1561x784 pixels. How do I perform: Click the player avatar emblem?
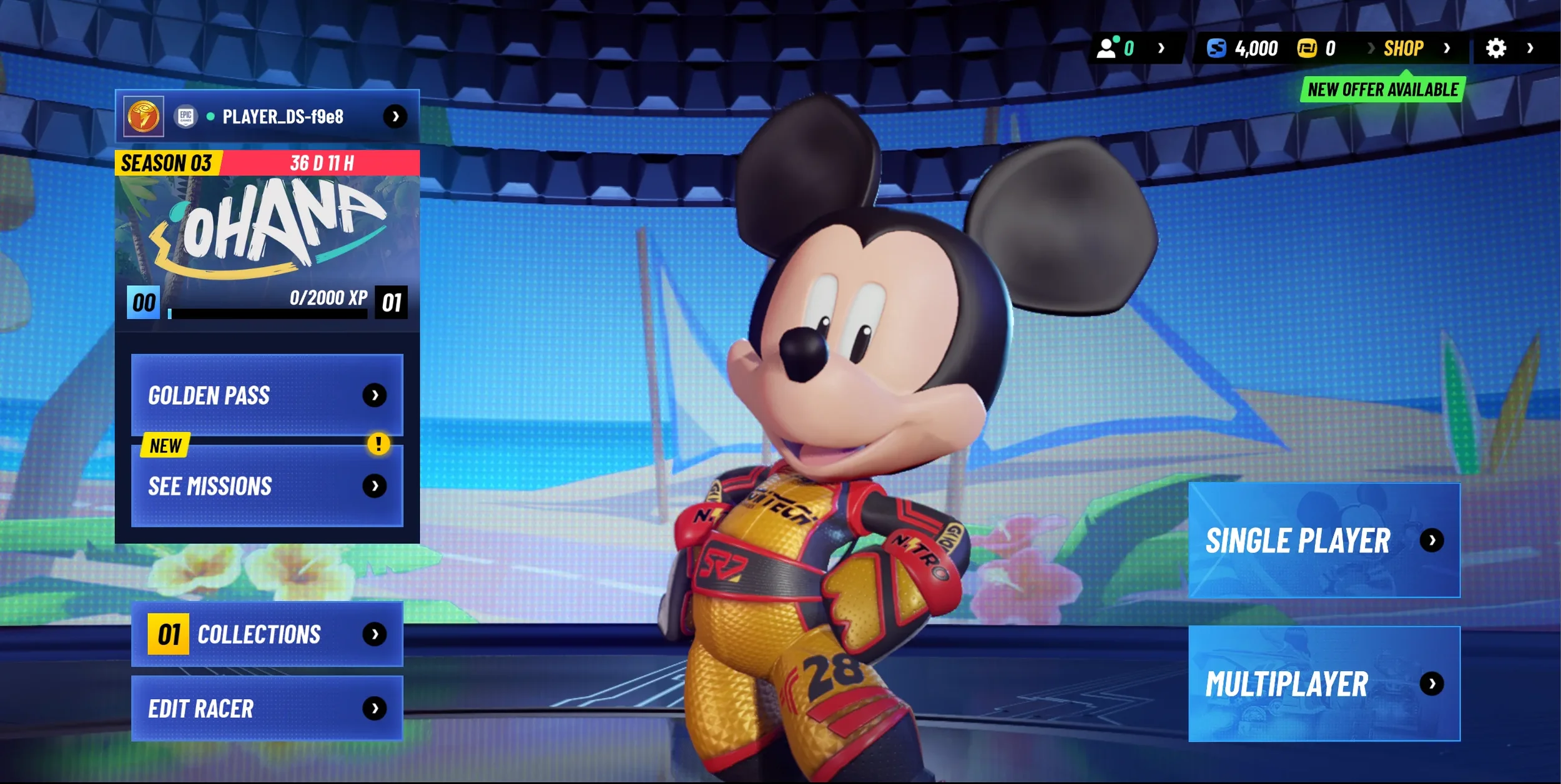pos(144,117)
